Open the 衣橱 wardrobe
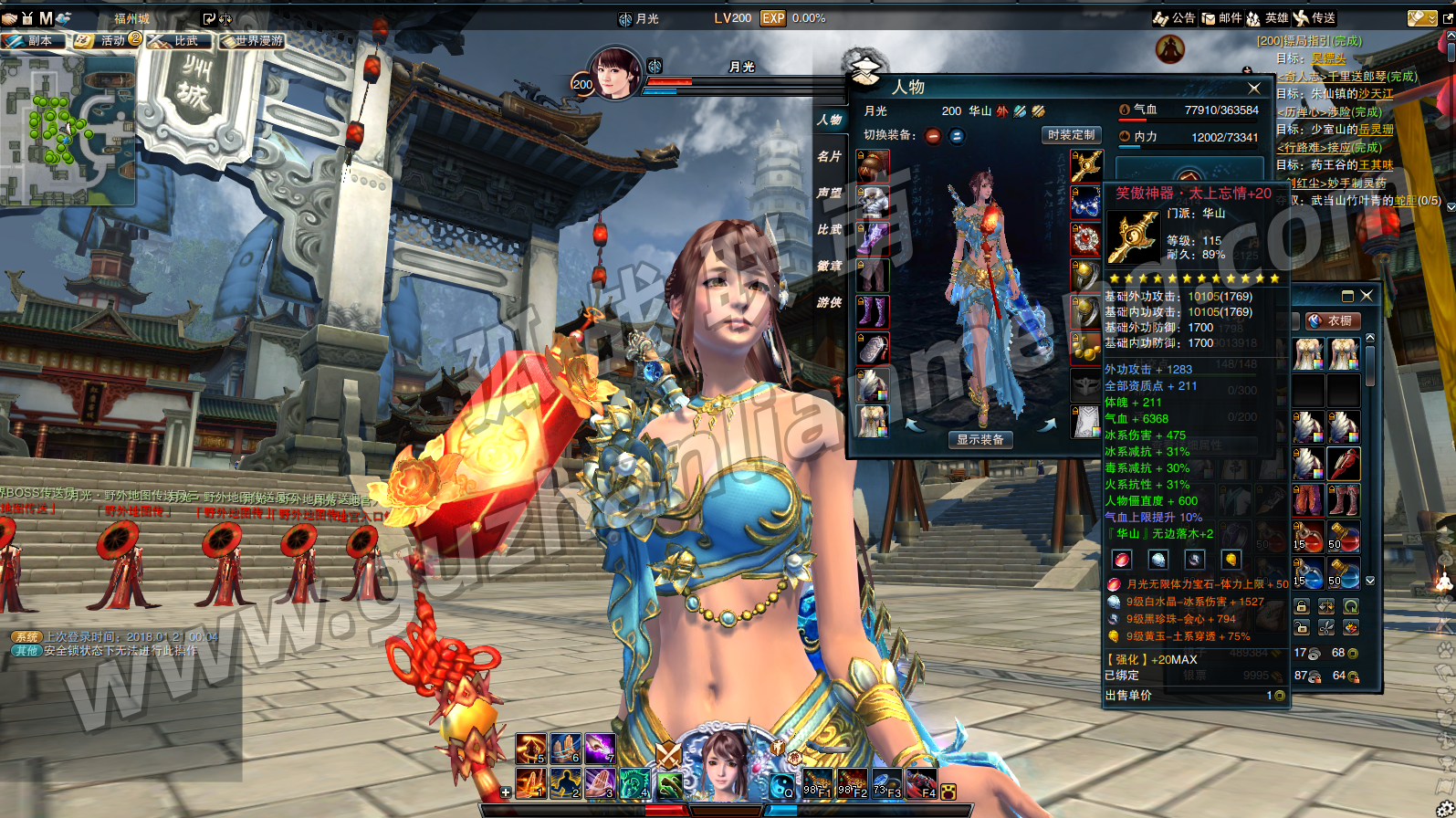This screenshot has width=1456, height=818. click(1333, 321)
